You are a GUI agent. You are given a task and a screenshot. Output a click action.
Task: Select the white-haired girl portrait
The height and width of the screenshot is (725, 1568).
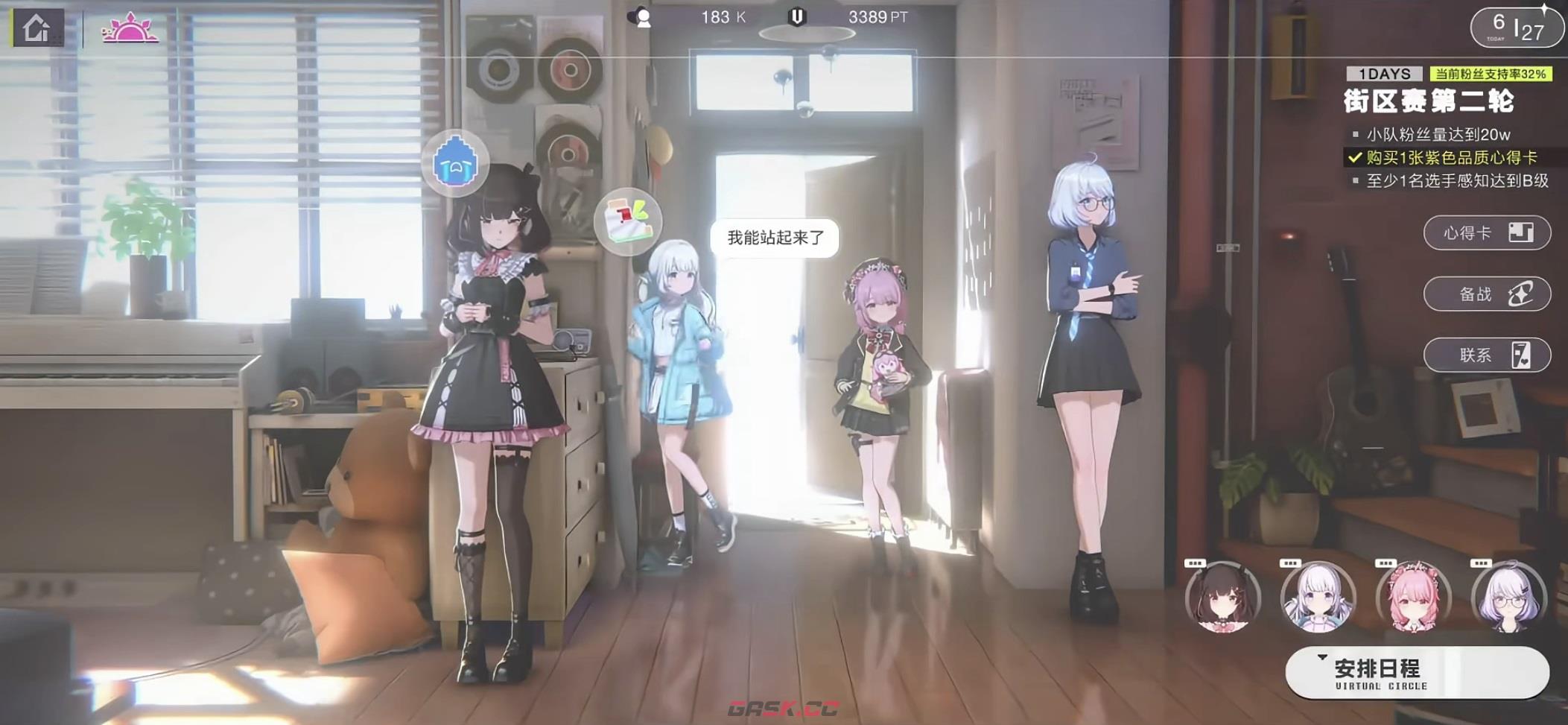pos(1316,598)
